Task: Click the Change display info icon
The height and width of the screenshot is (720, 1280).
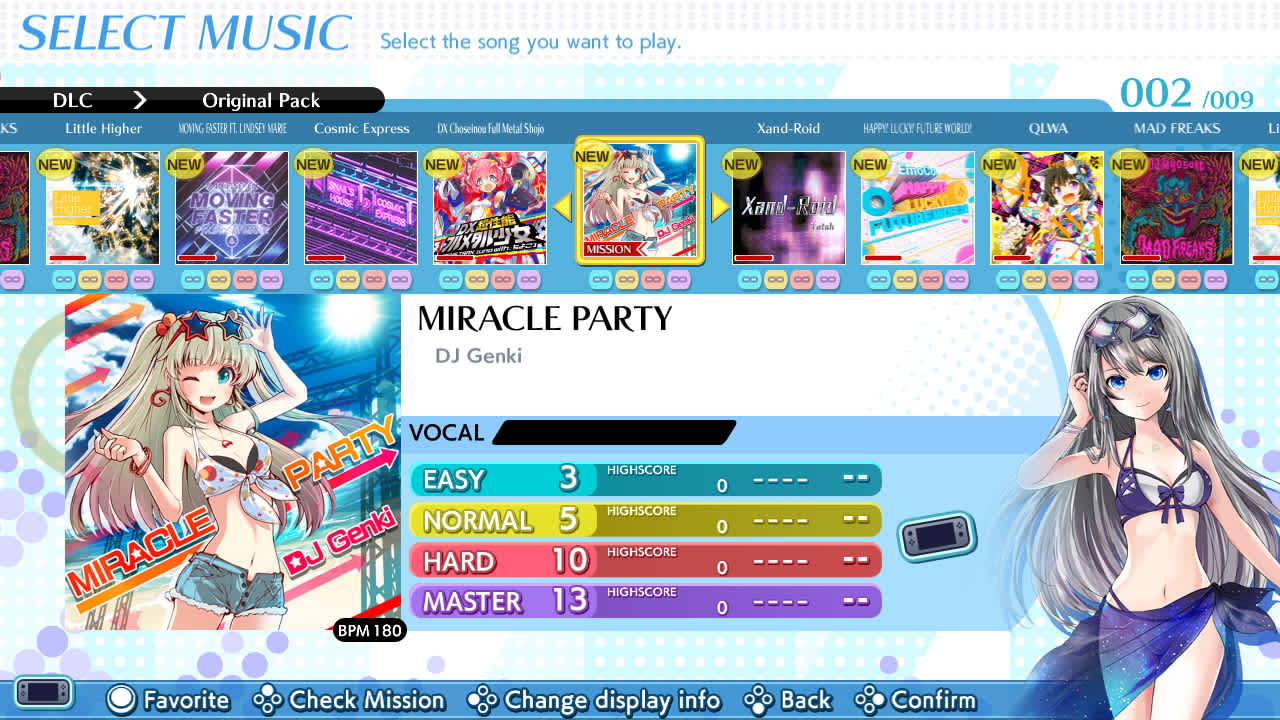Action: 485,700
